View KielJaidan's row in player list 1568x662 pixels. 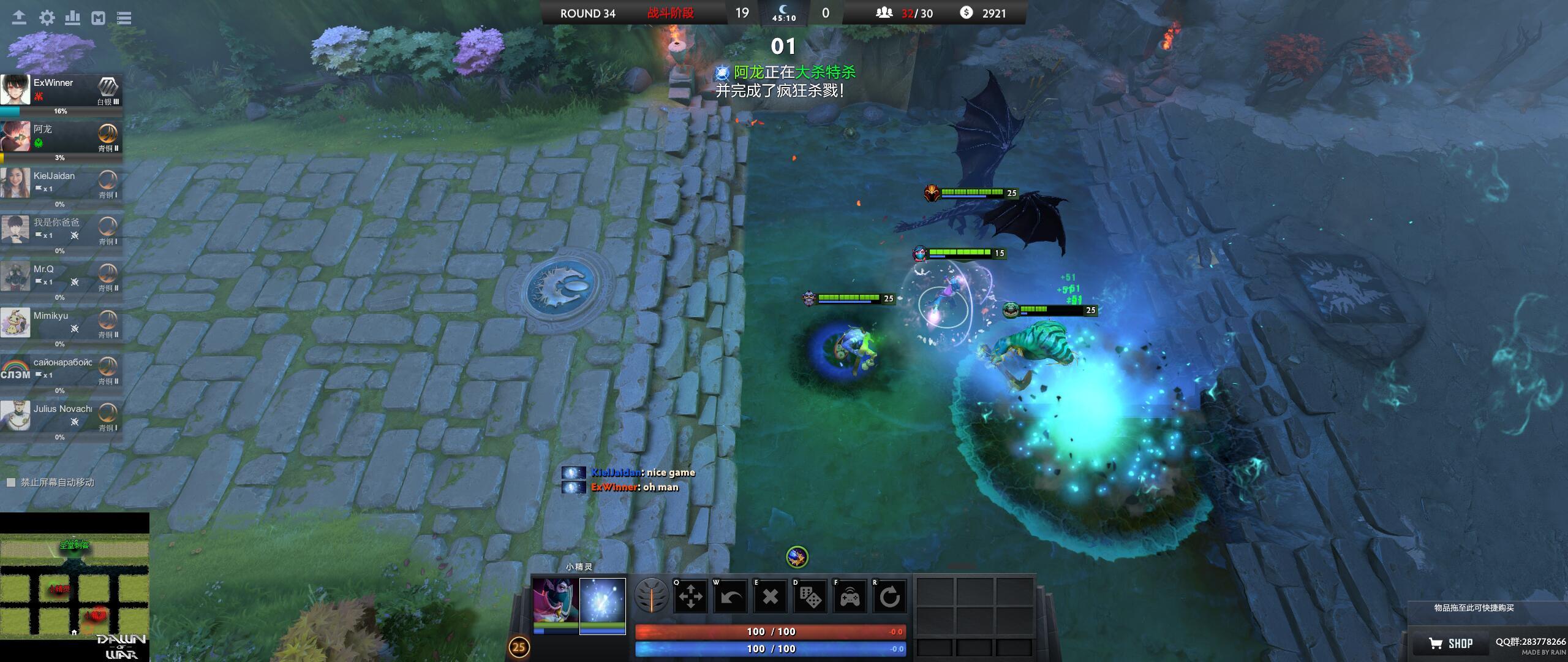click(61, 183)
